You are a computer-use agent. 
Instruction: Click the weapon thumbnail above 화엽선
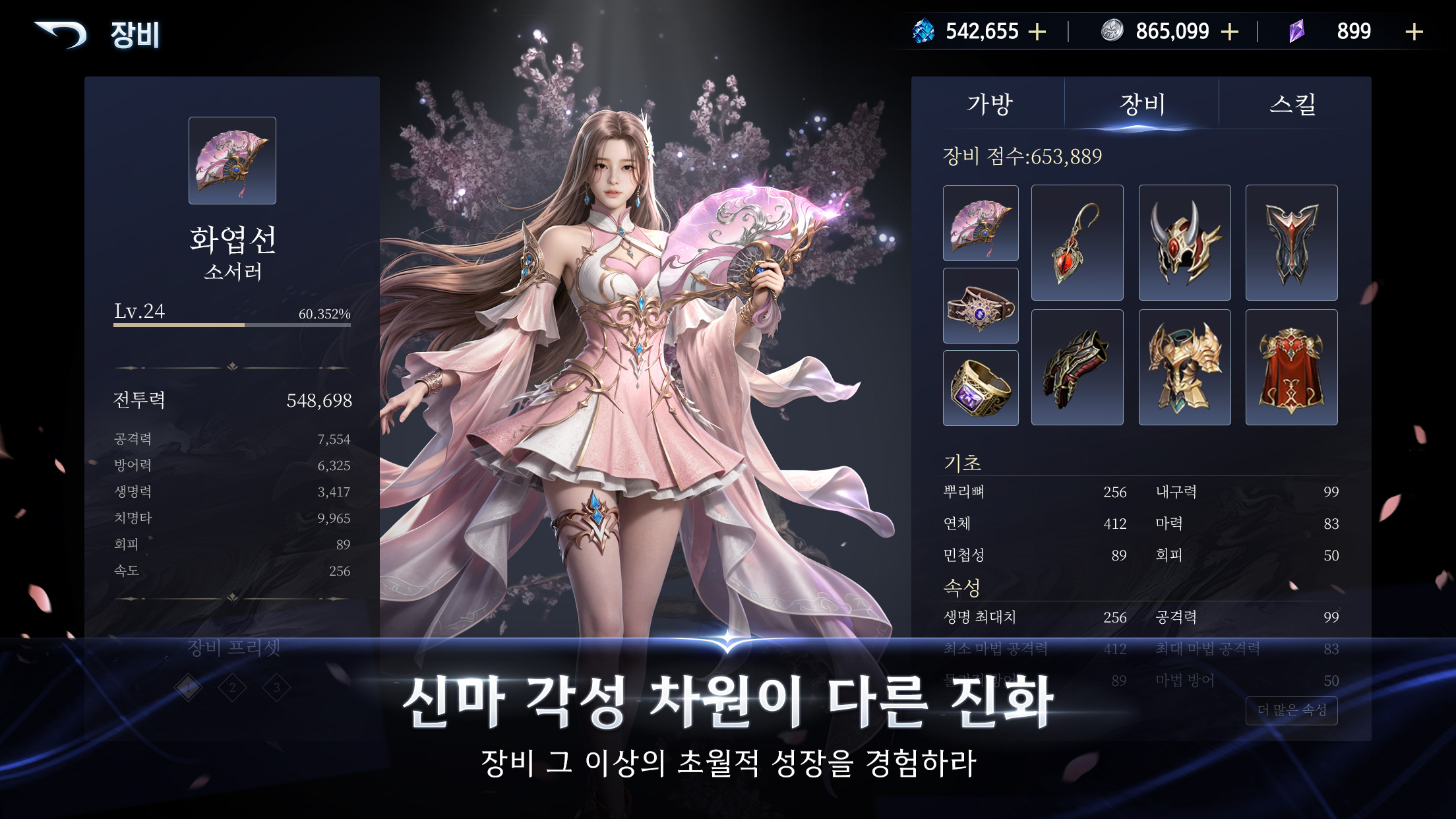[232, 160]
